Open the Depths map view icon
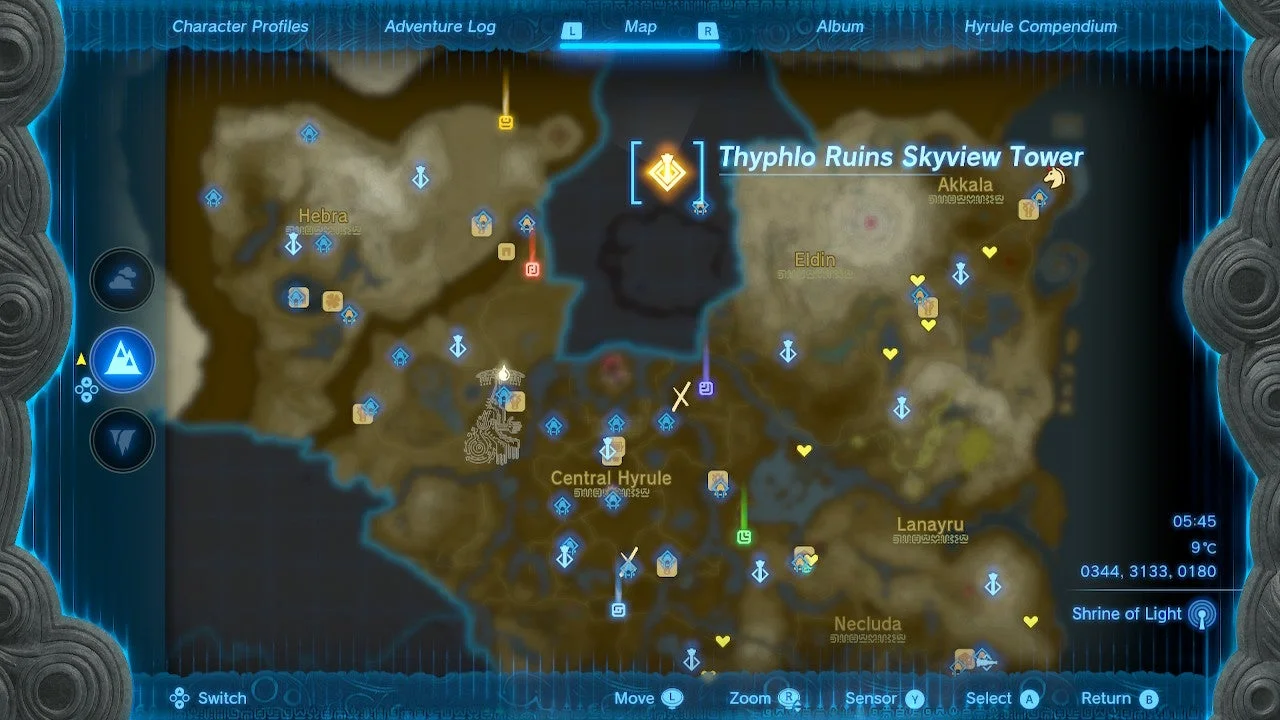Viewport: 1280px width, 720px height. point(122,440)
